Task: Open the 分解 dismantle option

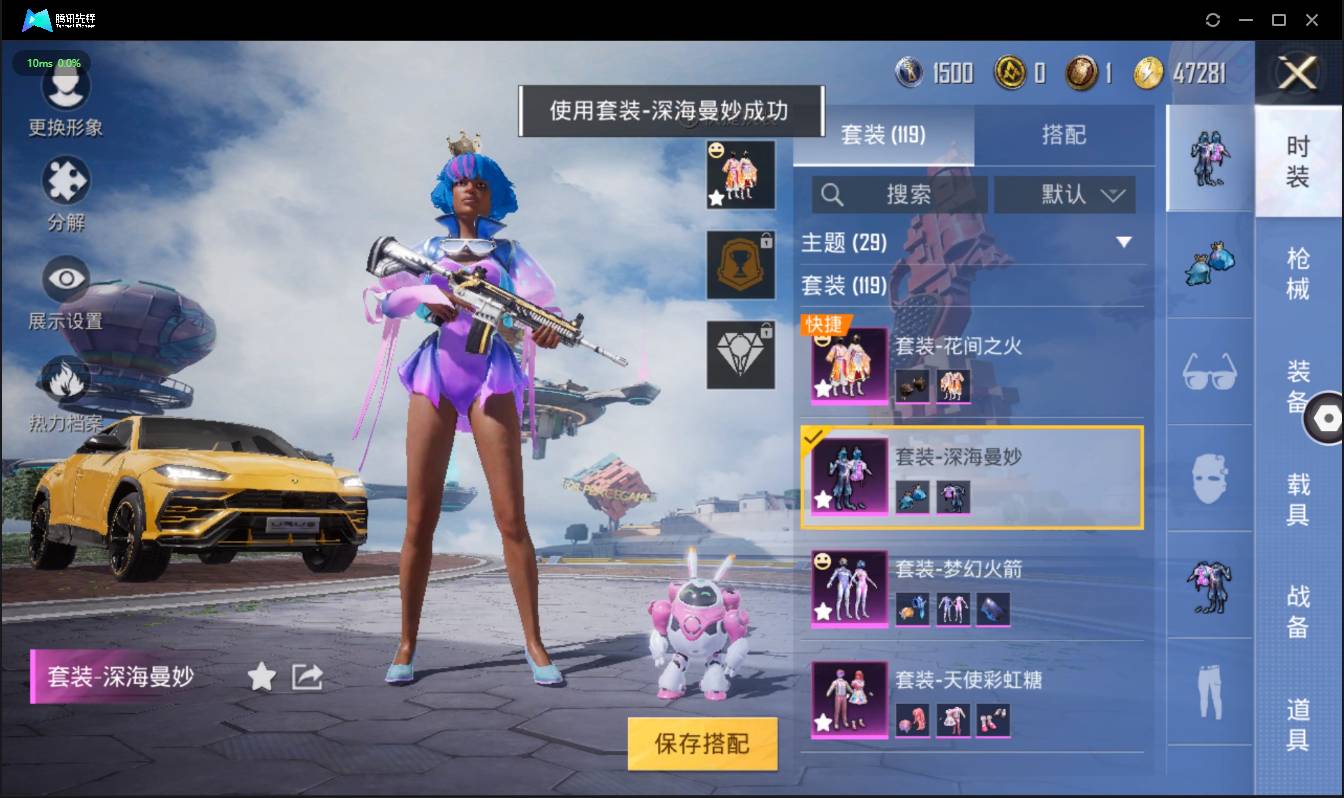Action: click(x=66, y=193)
